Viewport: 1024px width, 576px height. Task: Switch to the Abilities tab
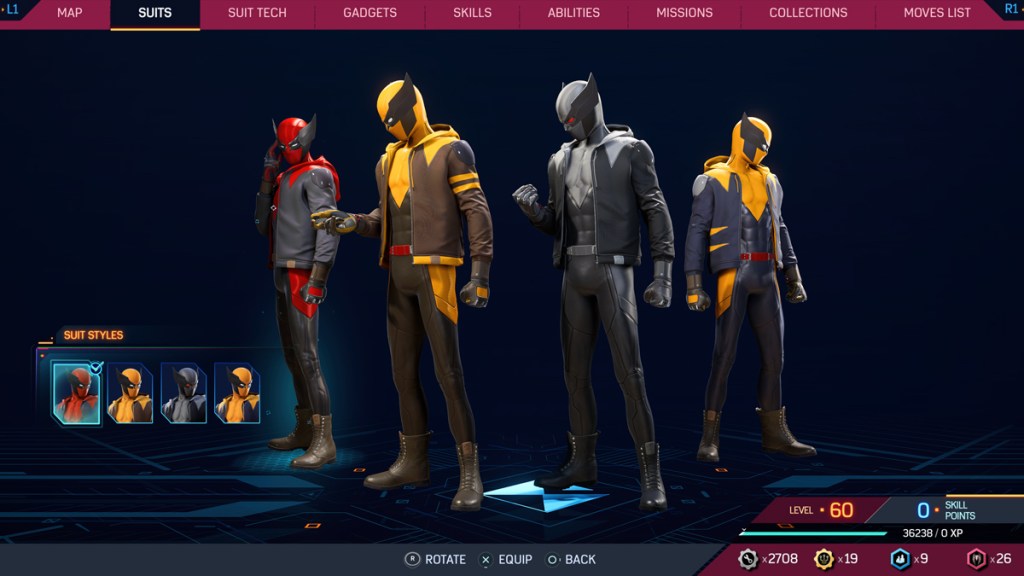point(573,13)
